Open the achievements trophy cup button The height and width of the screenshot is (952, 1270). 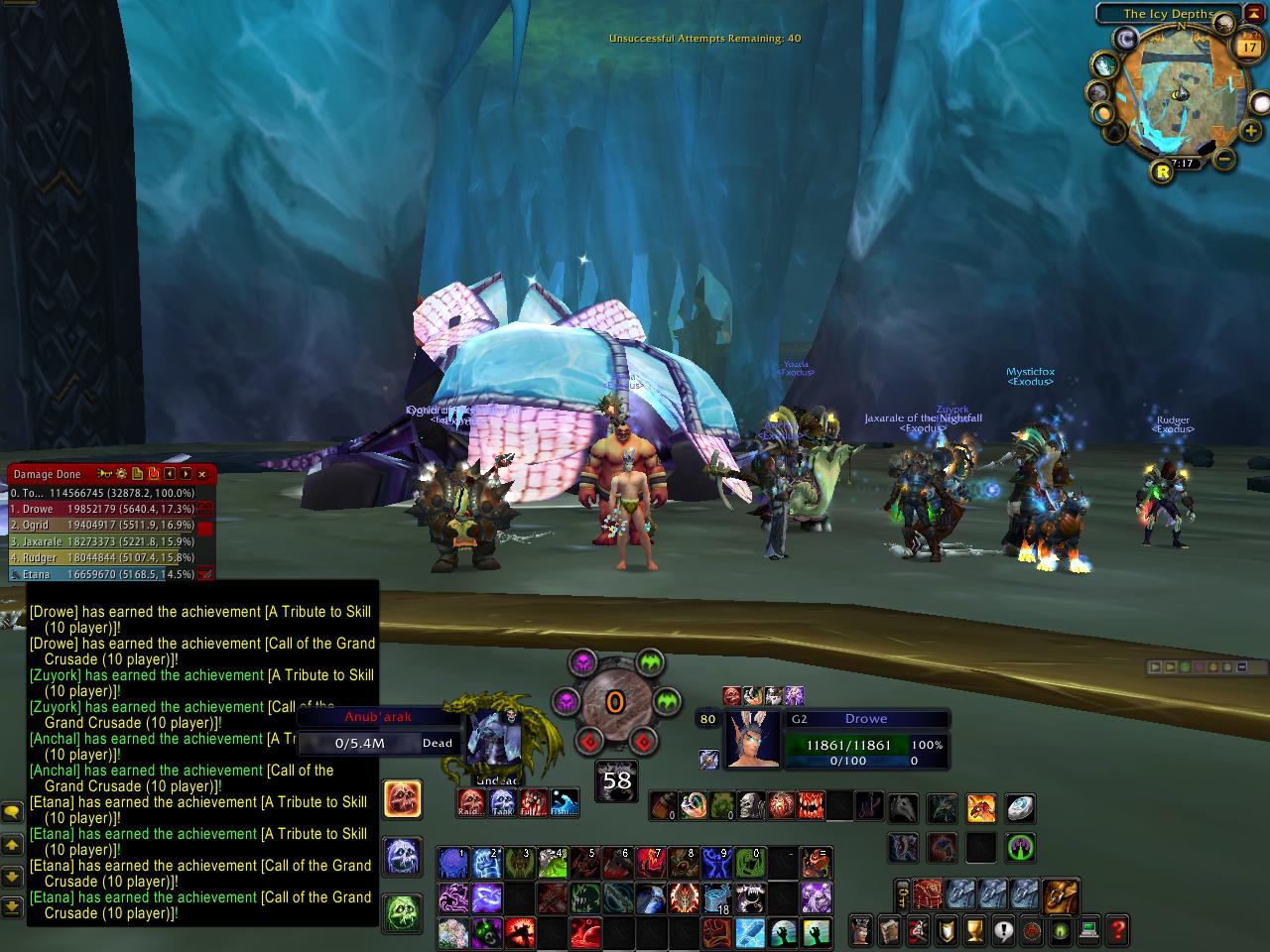pos(976,930)
